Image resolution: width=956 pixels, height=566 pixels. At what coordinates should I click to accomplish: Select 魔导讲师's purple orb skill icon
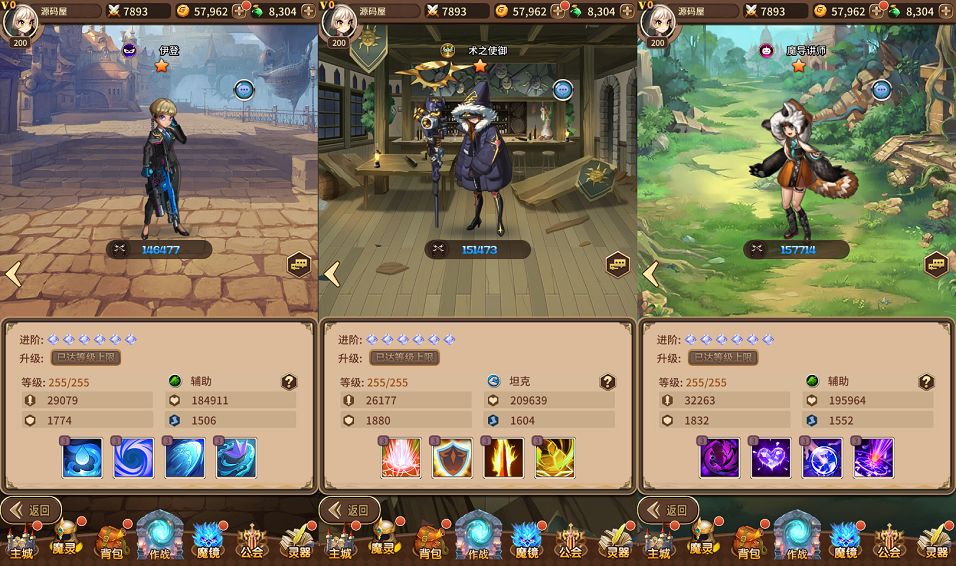tap(822, 458)
